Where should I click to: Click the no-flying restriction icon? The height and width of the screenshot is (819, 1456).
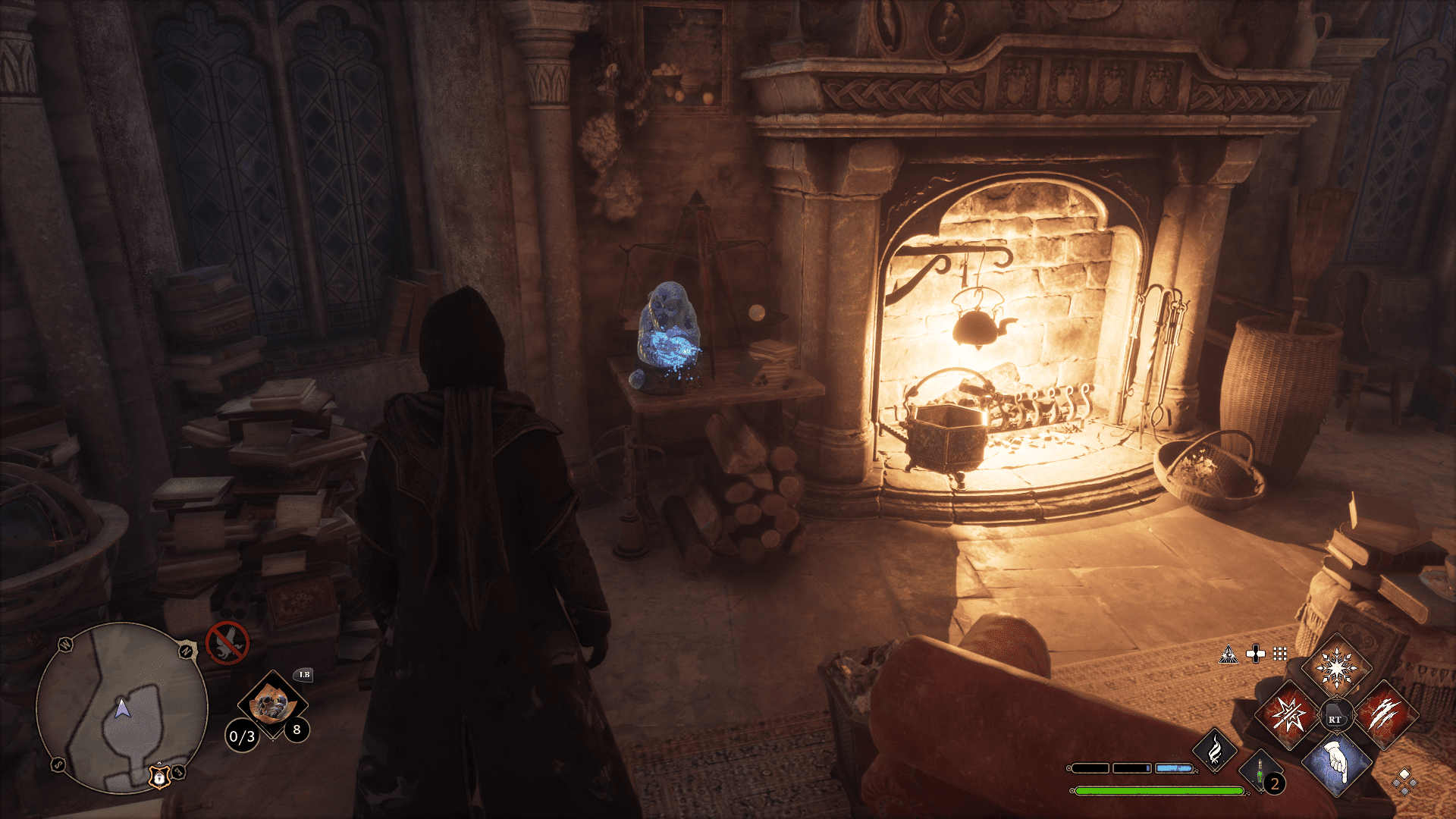[227, 642]
